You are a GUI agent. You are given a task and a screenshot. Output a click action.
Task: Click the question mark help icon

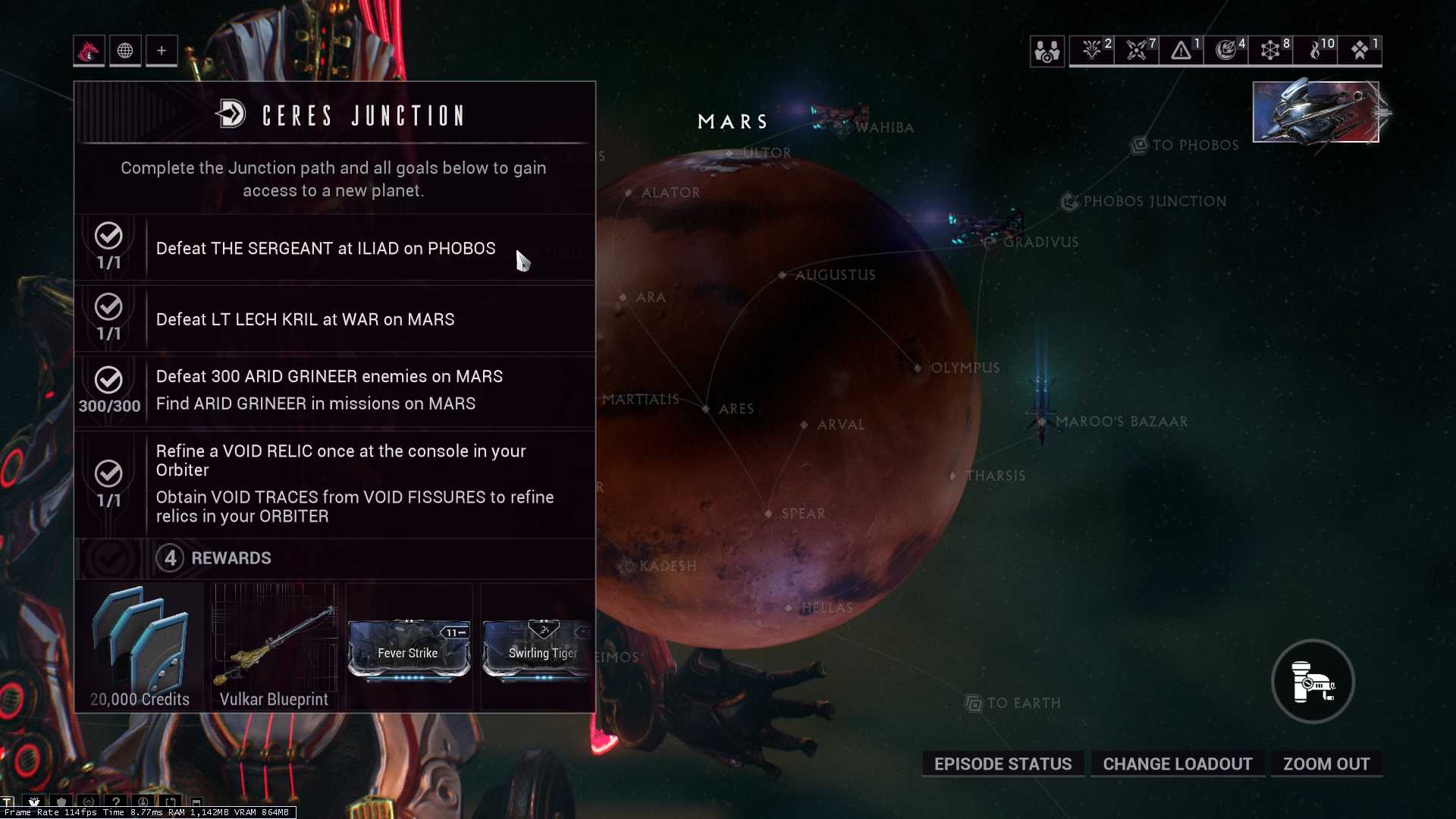pyautogui.click(x=115, y=802)
